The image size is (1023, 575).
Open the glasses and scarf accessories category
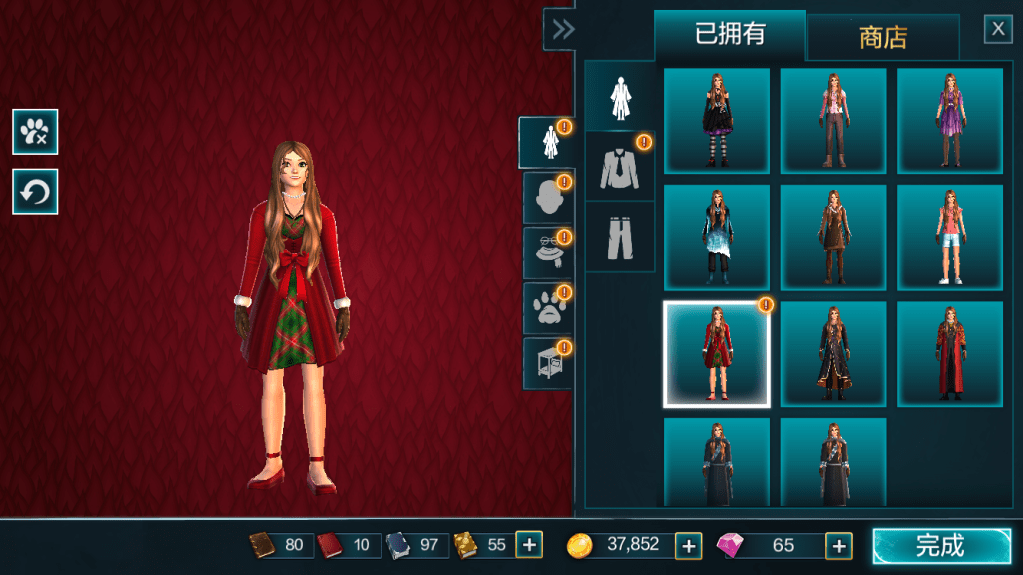click(x=546, y=253)
